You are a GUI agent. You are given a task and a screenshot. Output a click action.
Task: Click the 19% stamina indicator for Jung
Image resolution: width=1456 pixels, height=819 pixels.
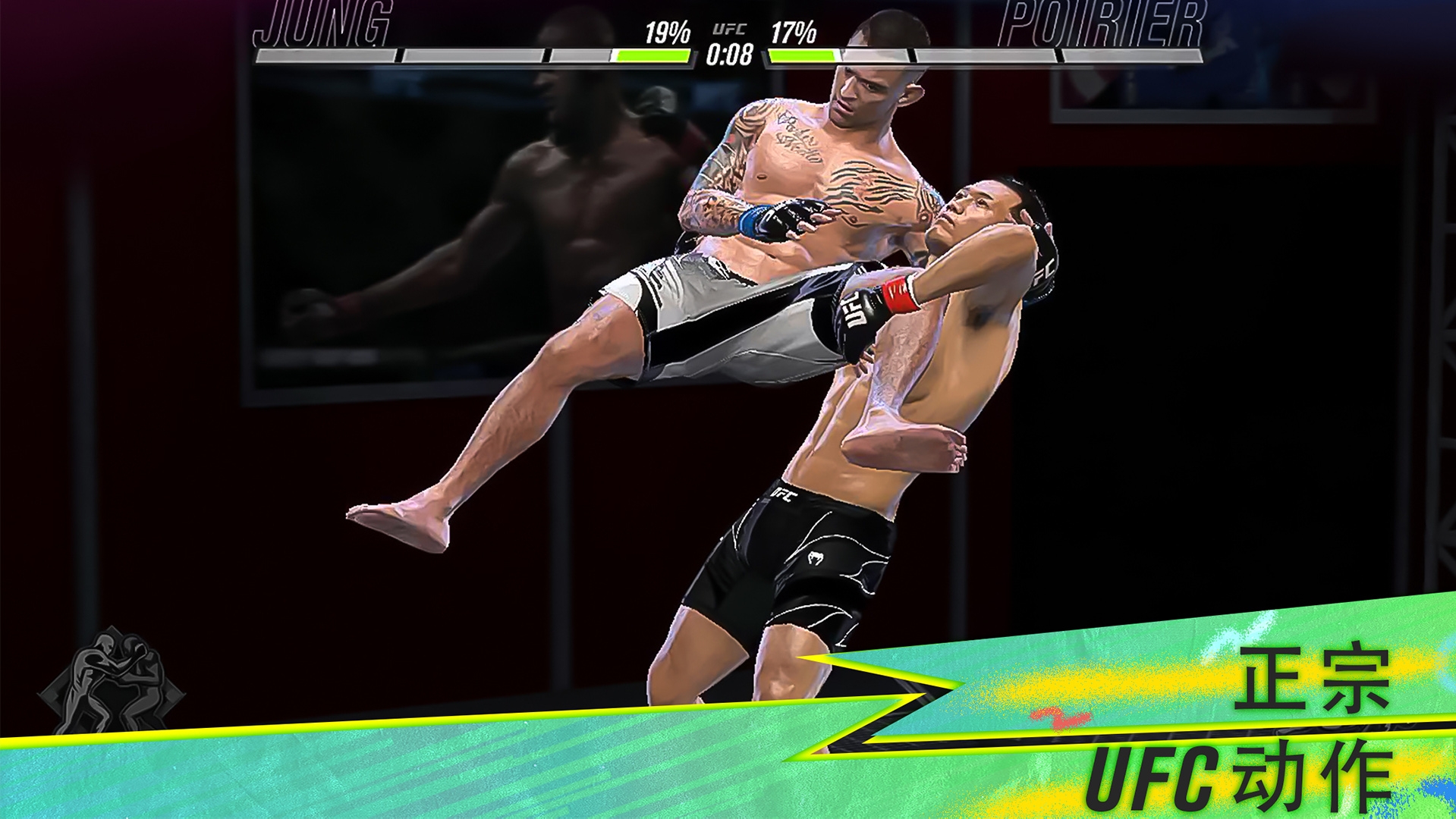668,32
